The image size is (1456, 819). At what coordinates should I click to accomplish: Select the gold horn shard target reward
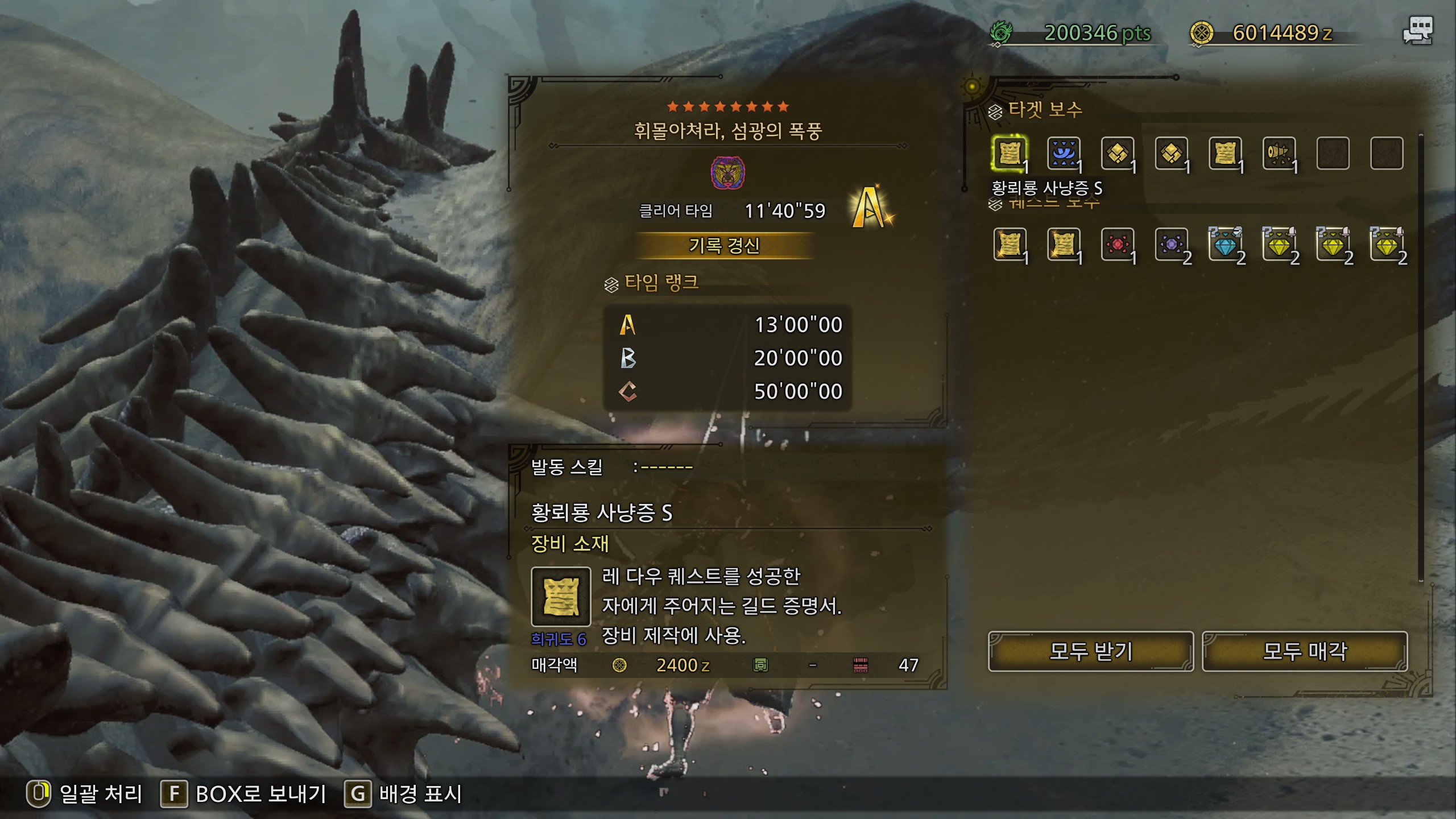(x=1279, y=154)
